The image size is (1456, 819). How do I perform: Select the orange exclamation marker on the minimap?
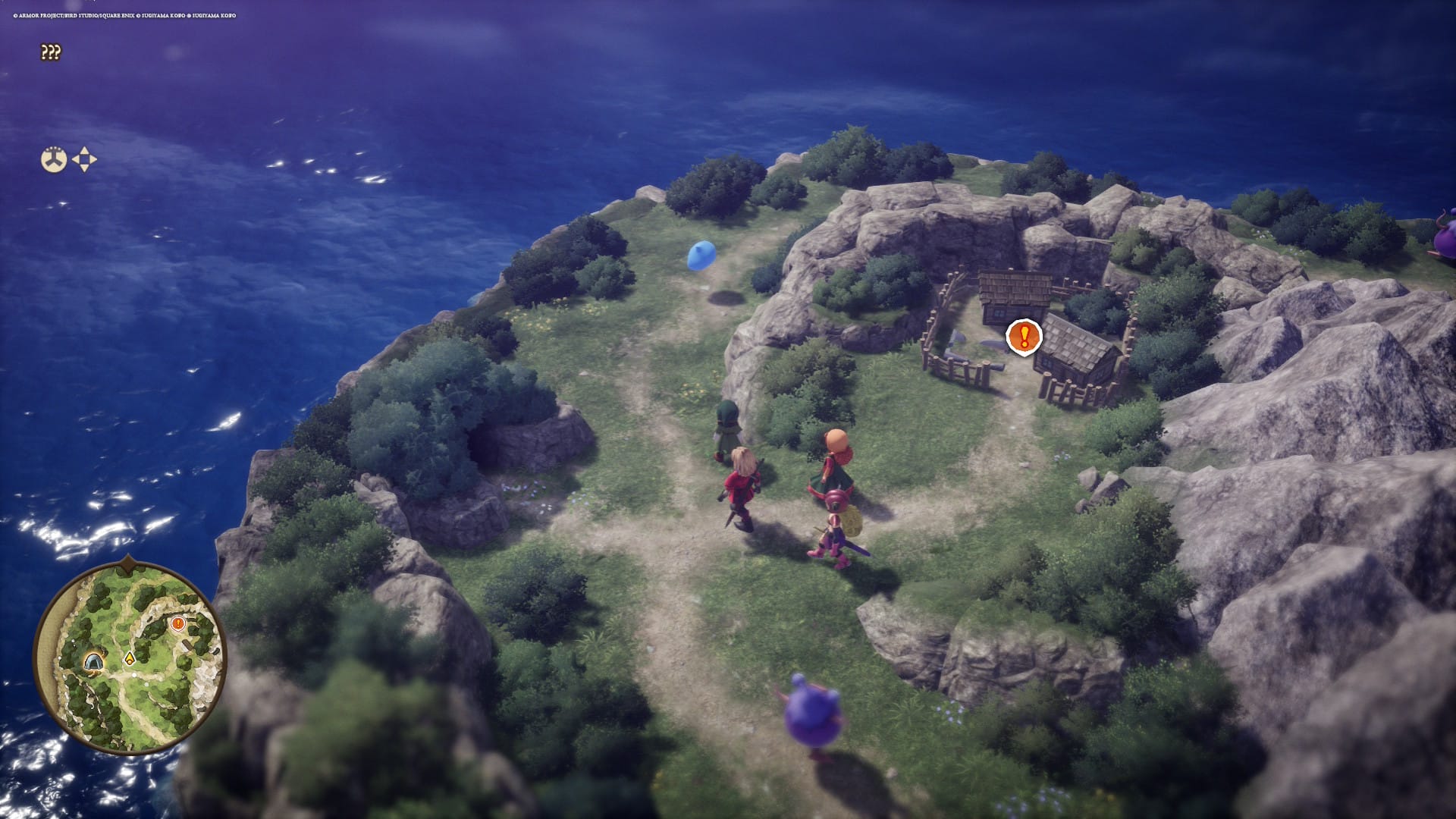coord(178,623)
